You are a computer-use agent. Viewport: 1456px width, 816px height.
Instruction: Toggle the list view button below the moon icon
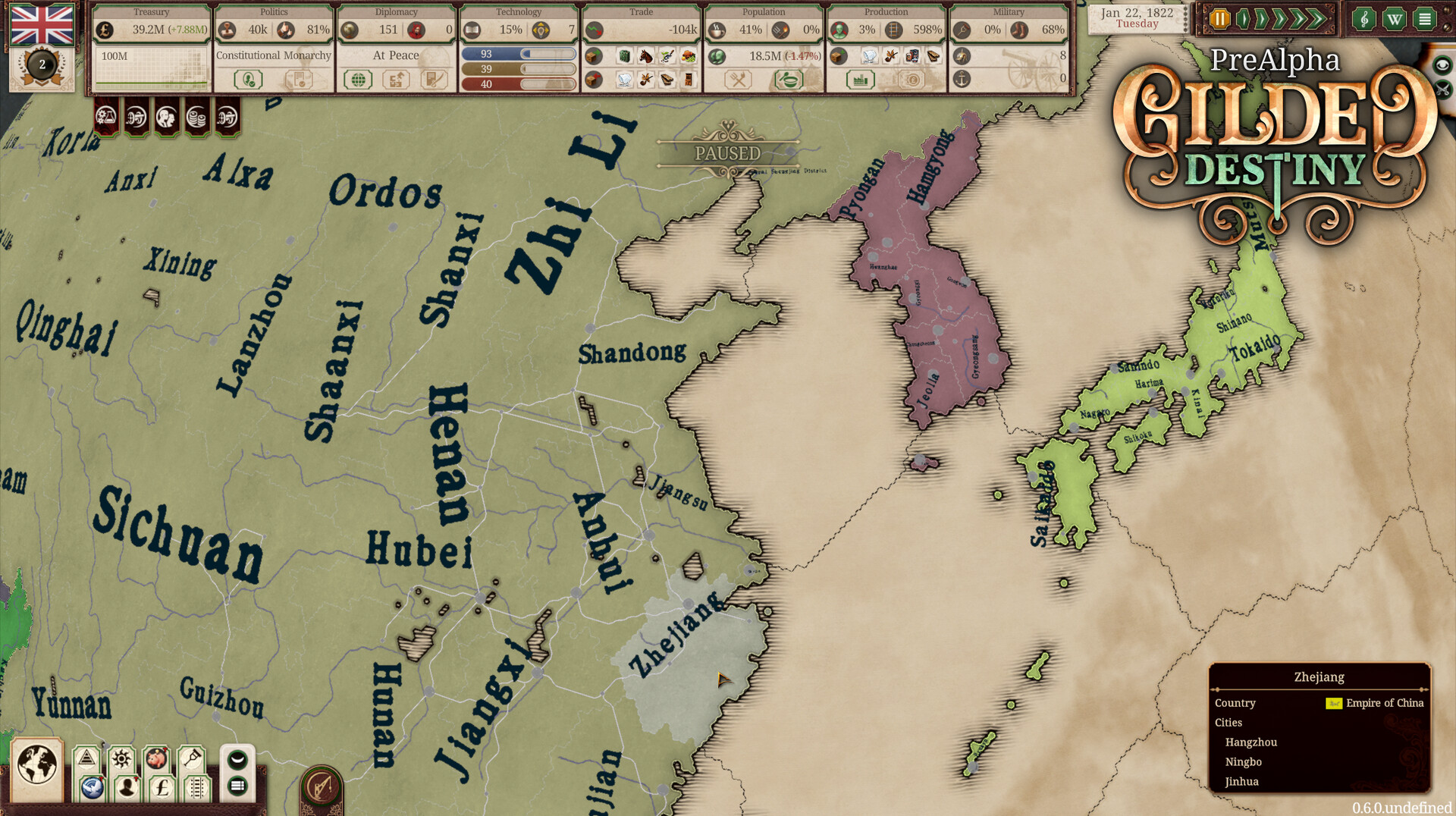tap(236, 787)
